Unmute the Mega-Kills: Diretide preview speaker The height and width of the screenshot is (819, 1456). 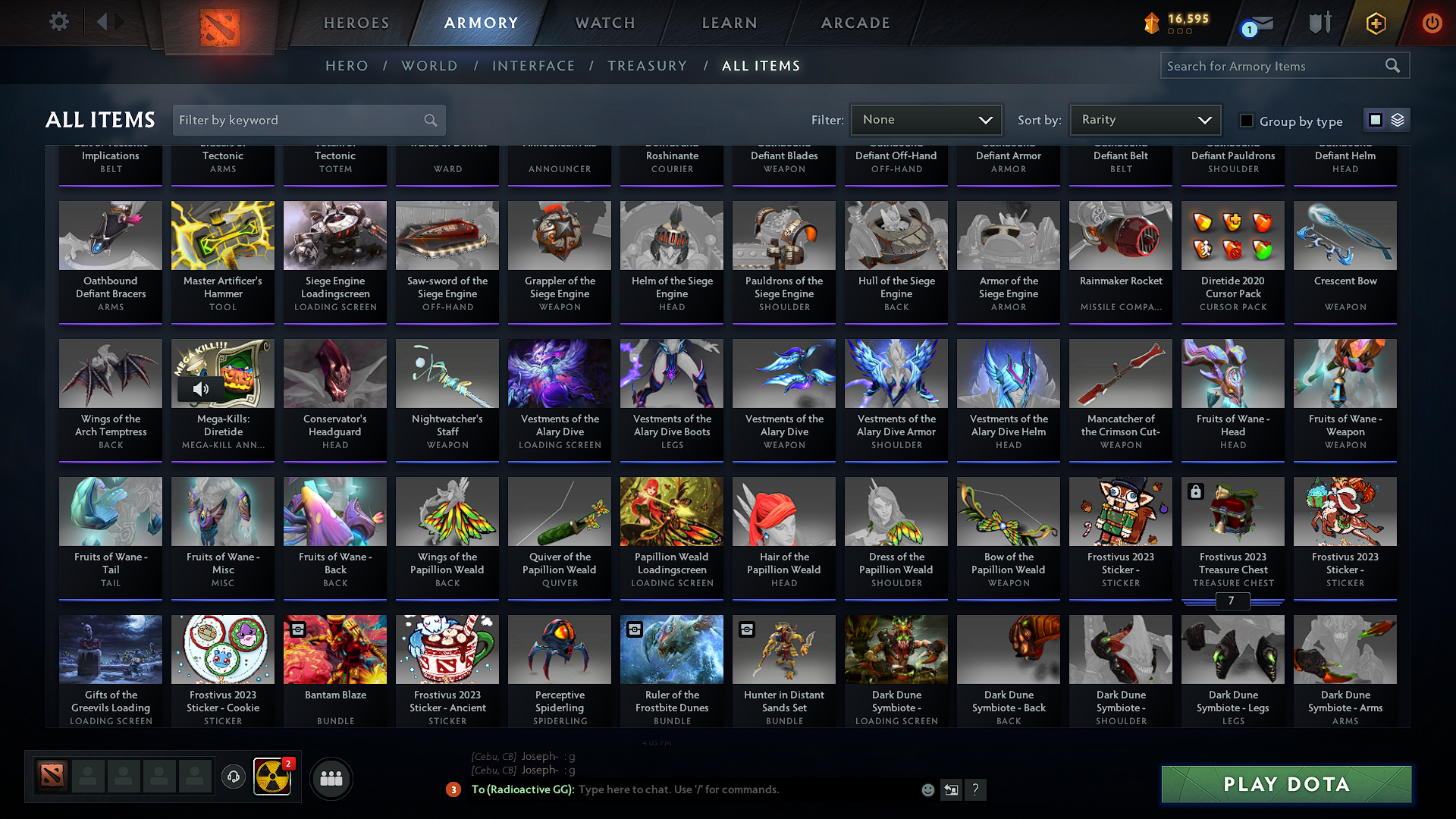tap(201, 389)
